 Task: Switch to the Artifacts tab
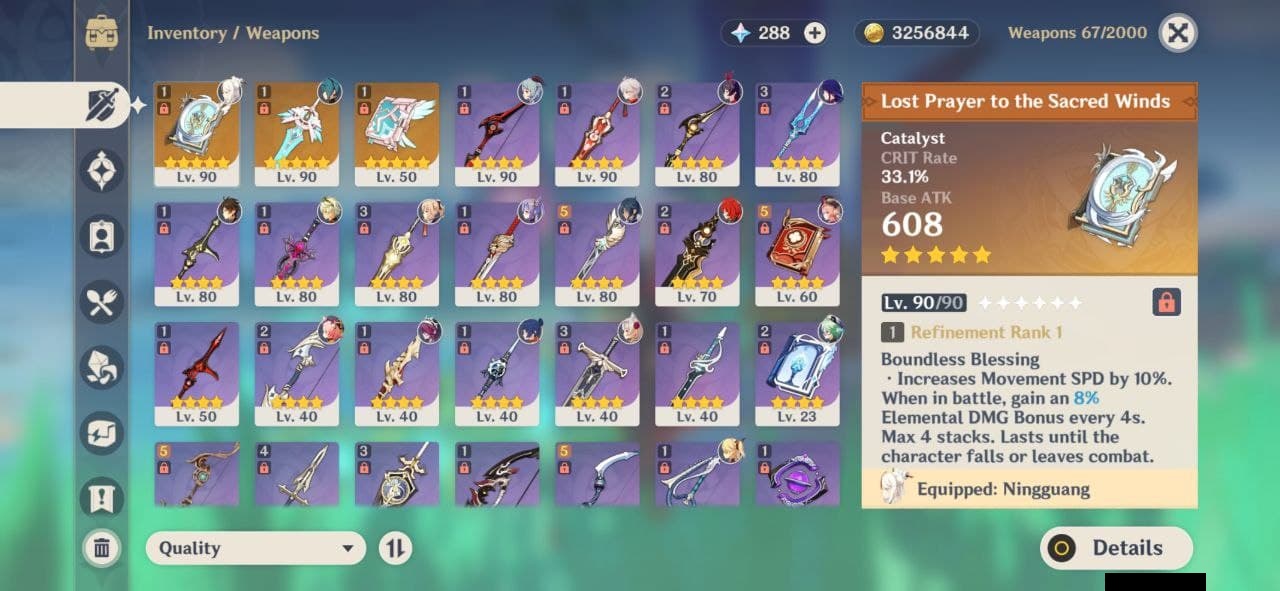tap(102, 171)
